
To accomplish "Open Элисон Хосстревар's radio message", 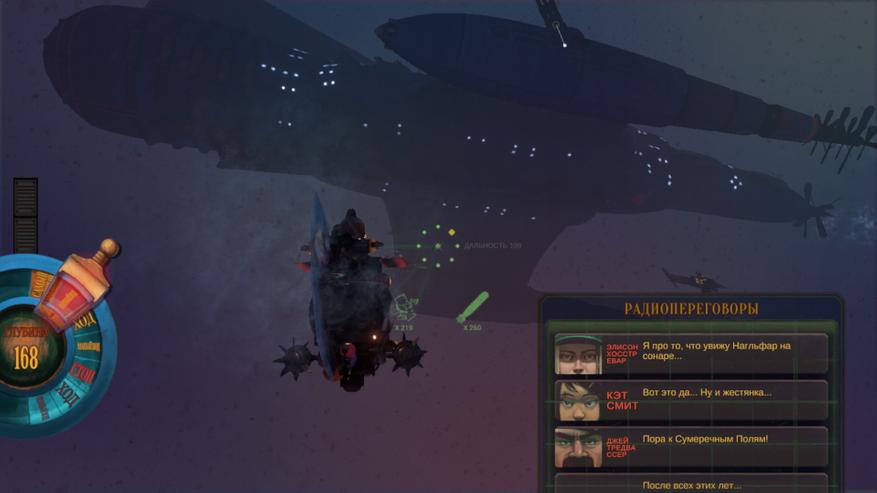I will point(691,353).
